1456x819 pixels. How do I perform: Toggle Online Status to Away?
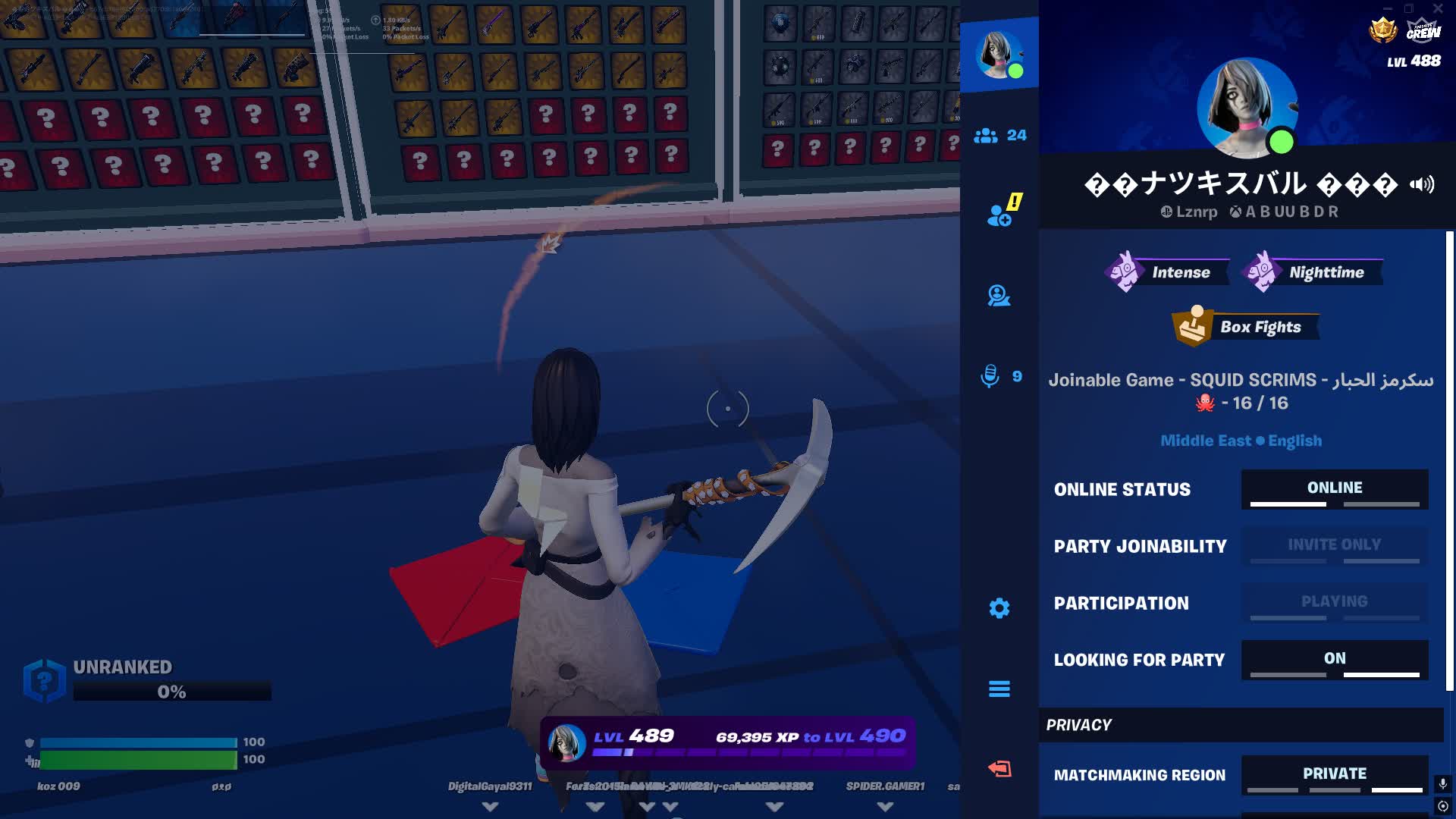click(1335, 489)
